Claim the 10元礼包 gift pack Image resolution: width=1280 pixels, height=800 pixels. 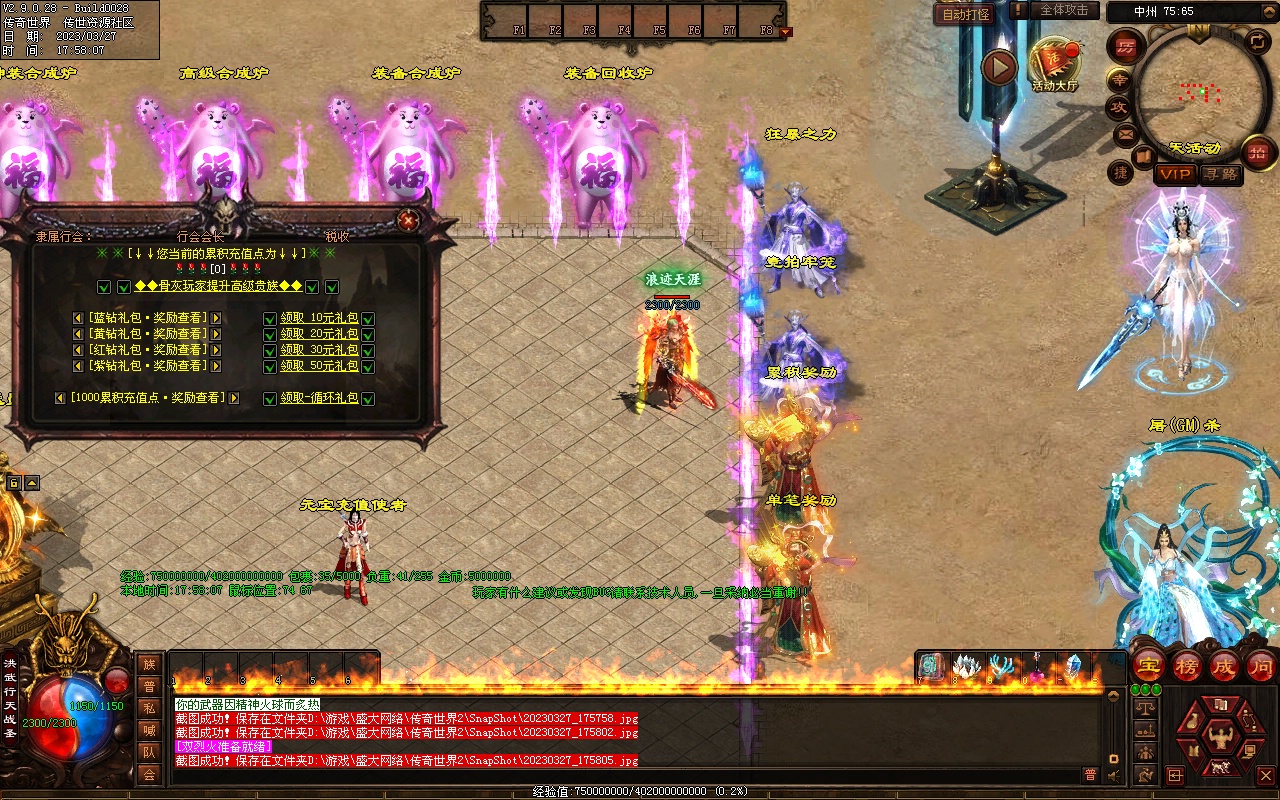(319, 318)
